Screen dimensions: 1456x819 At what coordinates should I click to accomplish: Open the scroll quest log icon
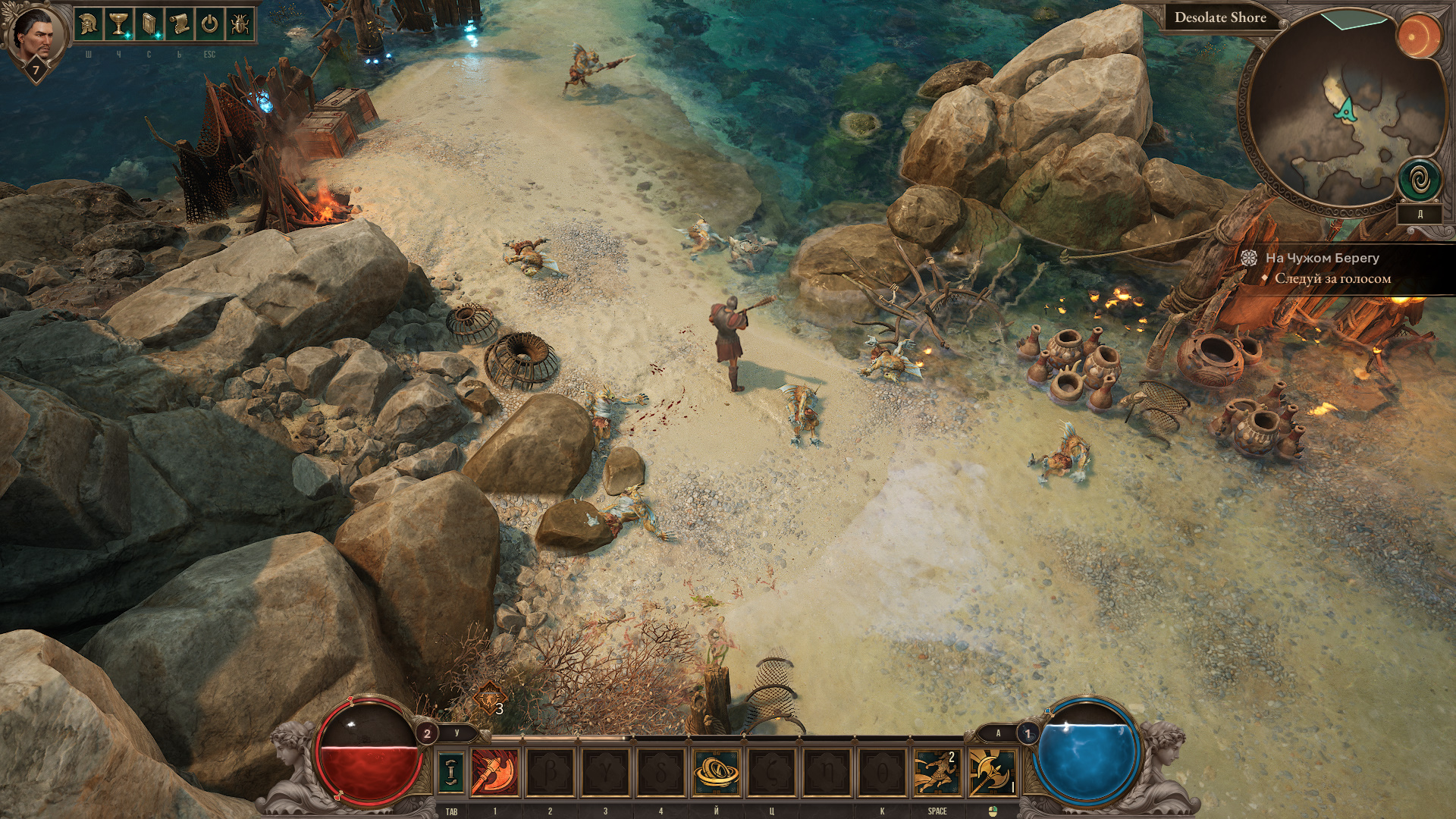(179, 24)
